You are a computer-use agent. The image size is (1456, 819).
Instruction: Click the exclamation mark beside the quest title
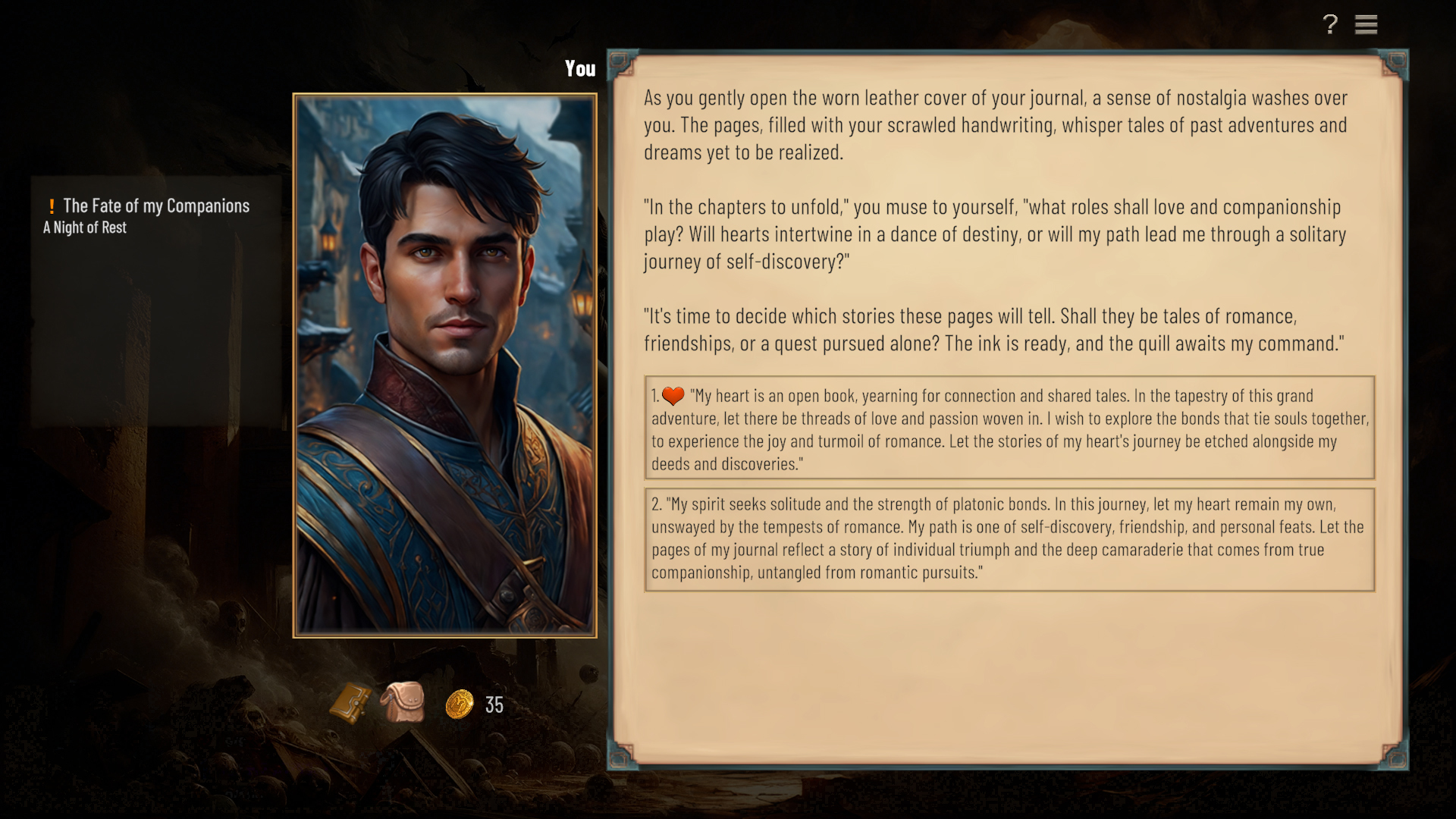pyautogui.click(x=51, y=205)
